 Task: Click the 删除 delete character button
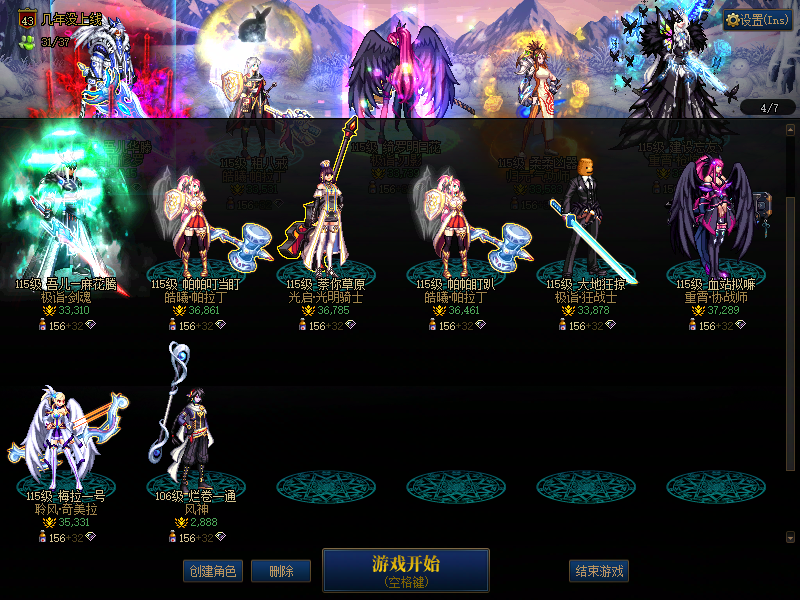click(280, 571)
